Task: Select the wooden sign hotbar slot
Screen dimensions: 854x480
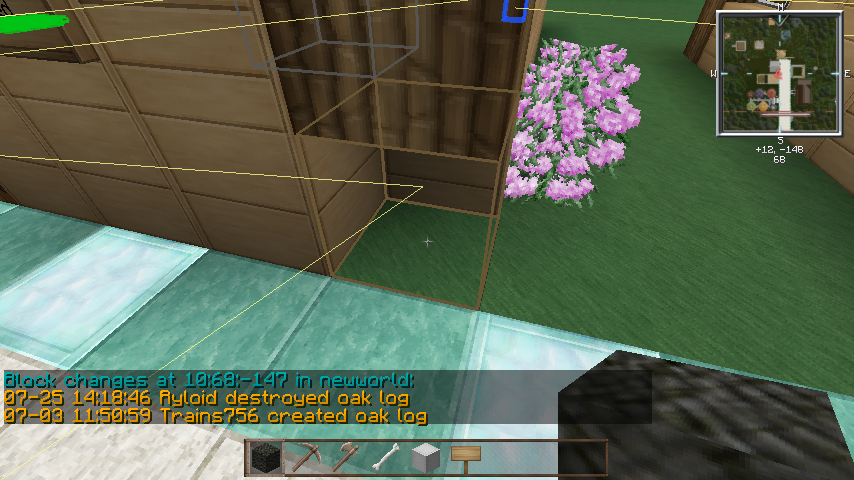Action: coord(465,457)
